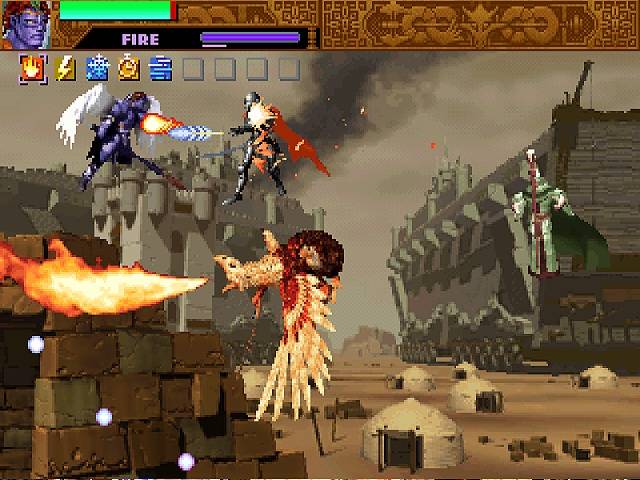This screenshot has height=480, width=640.
Task: Select the fire spell icon
Action: (x=33, y=68)
